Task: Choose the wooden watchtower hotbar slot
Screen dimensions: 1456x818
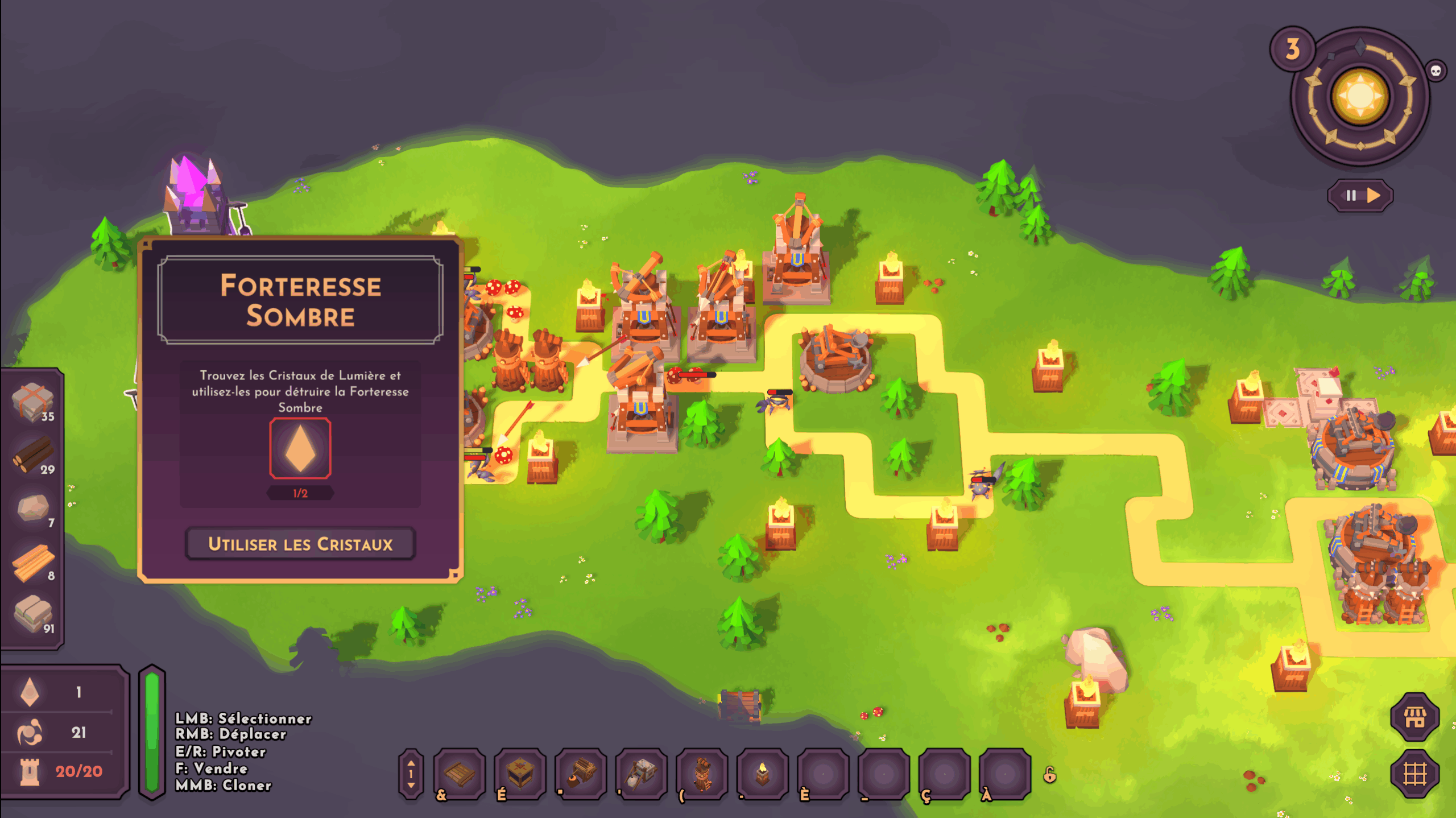Action: pos(702,774)
